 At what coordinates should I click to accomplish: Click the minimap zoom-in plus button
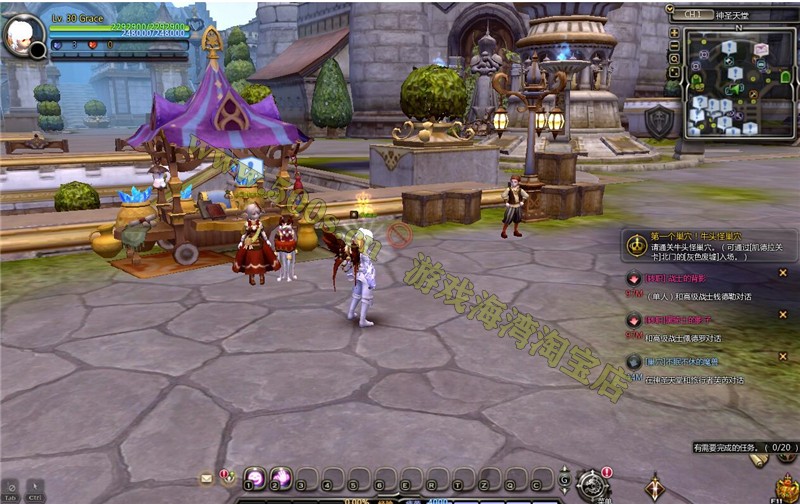(674, 32)
